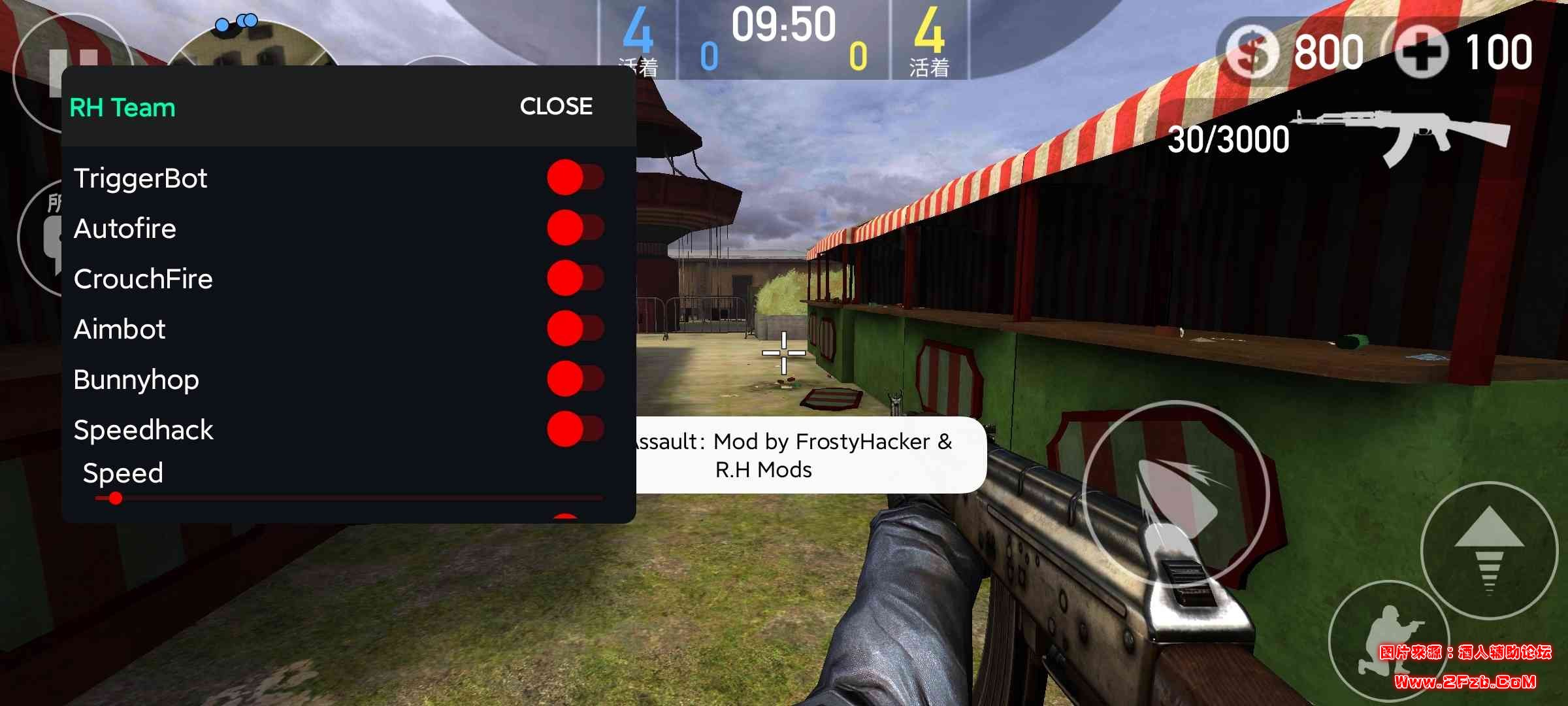Tap CLOSE on the RH Team menu
The height and width of the screenshot is (706, 1568).
click(556, 107)
